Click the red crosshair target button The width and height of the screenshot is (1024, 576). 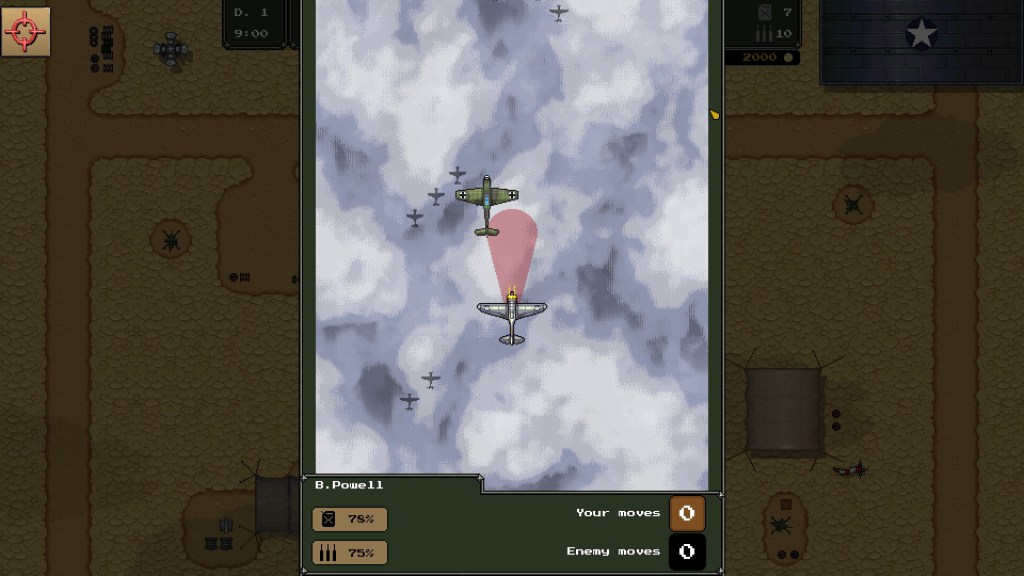25,32
